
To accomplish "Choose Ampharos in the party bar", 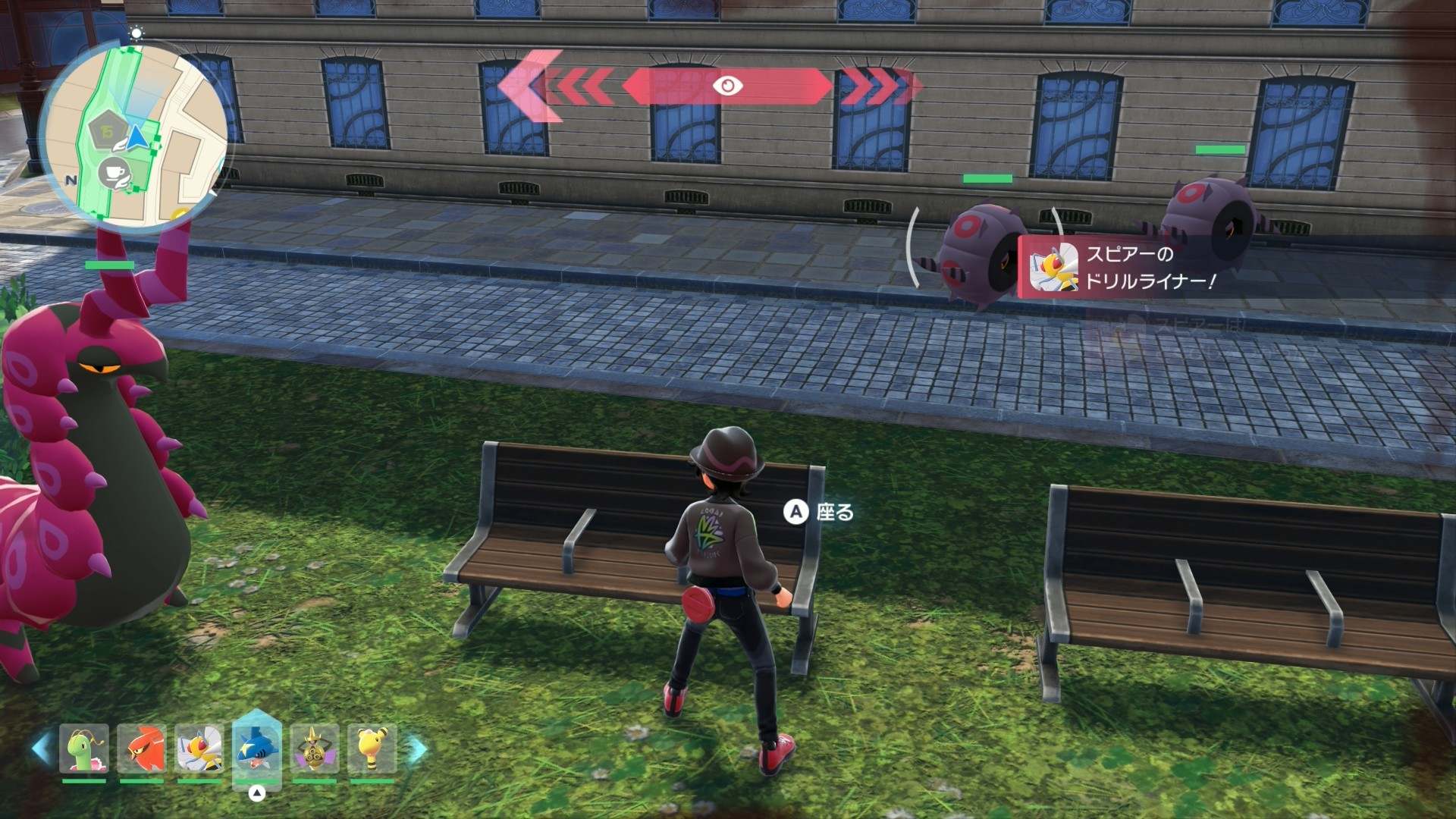I will [x=372, y=749].
